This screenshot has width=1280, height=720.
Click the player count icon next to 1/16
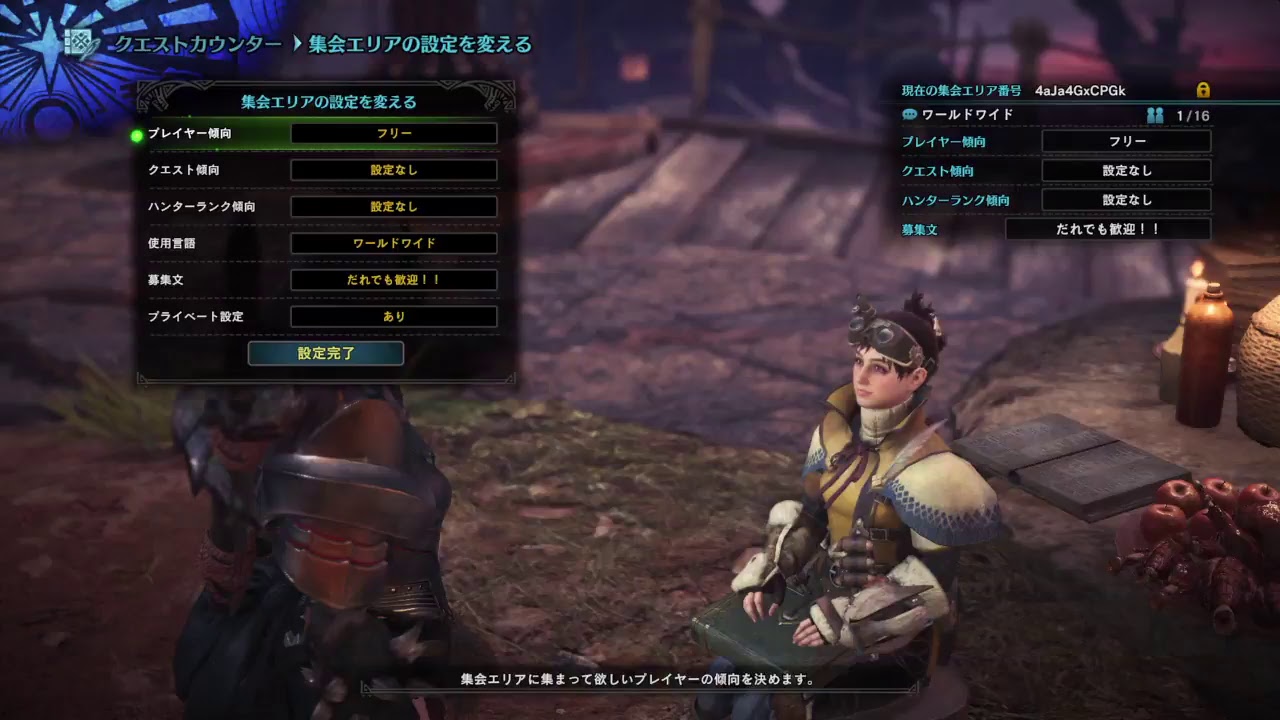(1156, 115)
